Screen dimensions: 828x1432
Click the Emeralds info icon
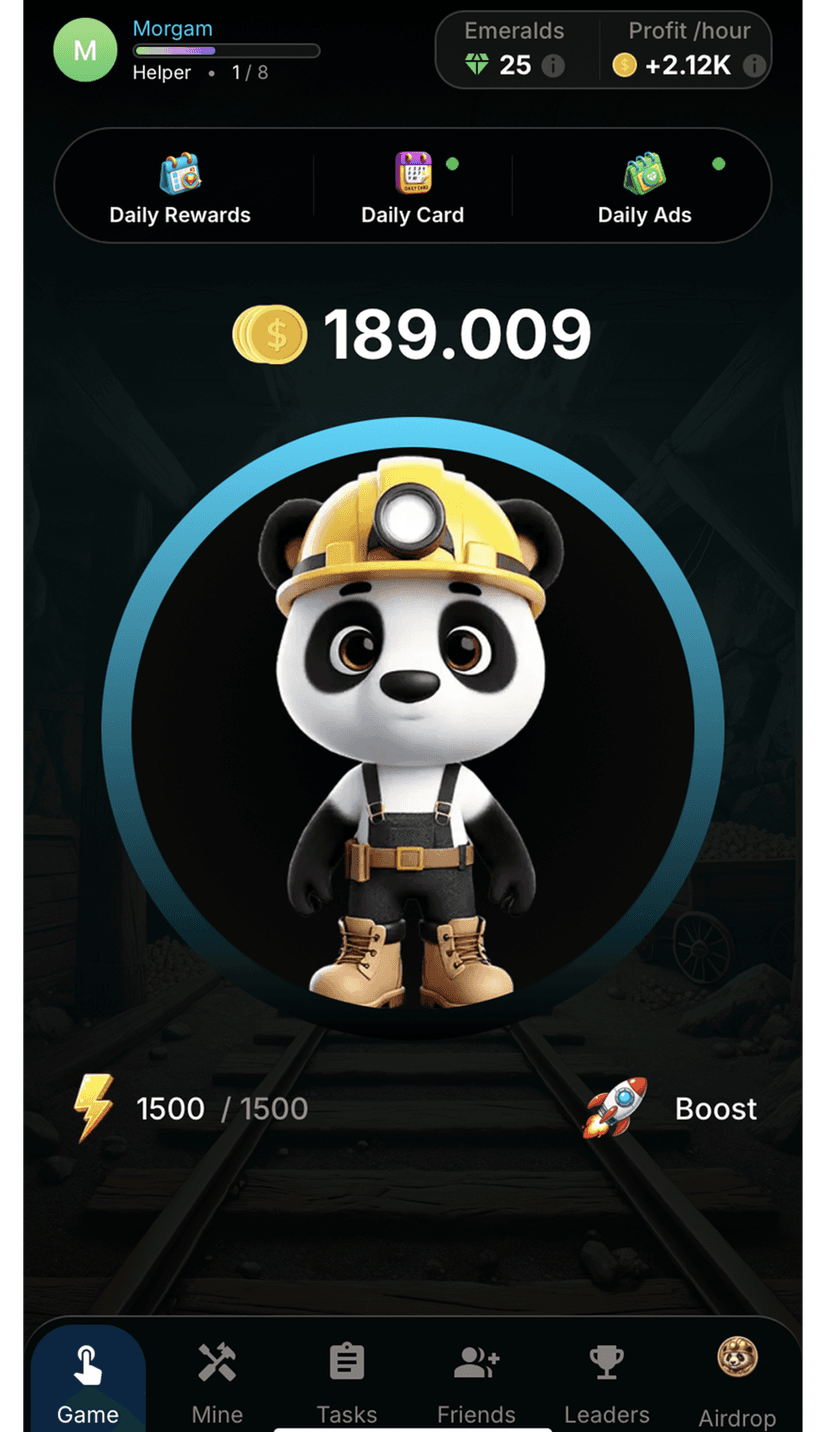coord(553,66)
